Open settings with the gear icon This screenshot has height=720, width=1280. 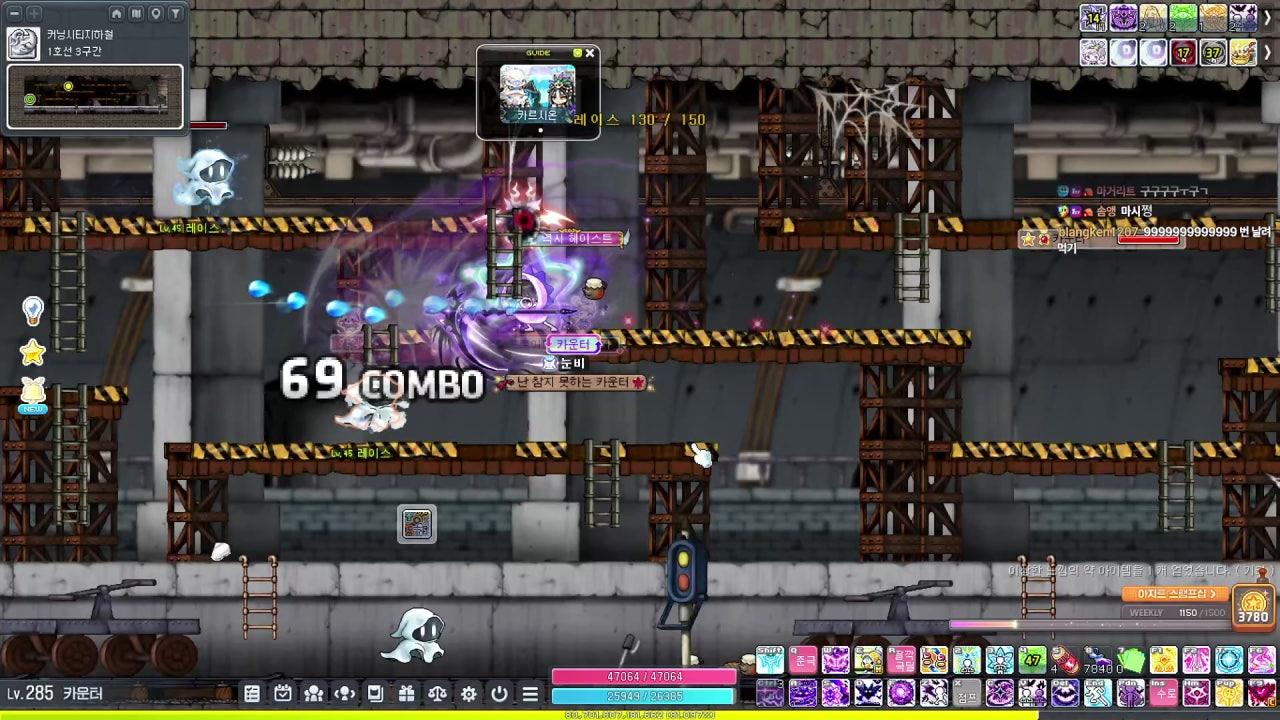(x=468, y=693)
